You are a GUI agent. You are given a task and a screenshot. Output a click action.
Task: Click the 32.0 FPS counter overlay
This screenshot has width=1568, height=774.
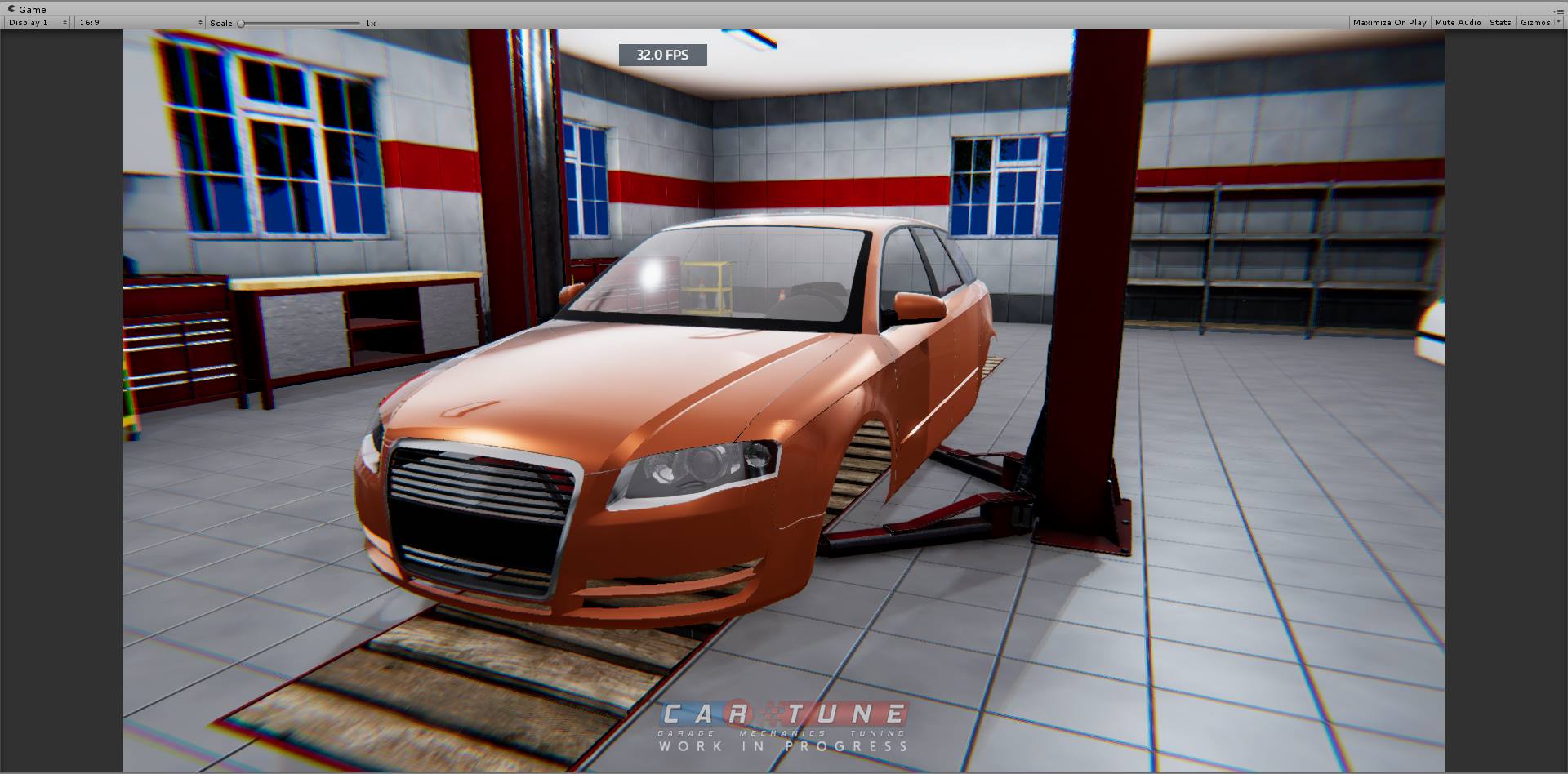coord(661,55)
